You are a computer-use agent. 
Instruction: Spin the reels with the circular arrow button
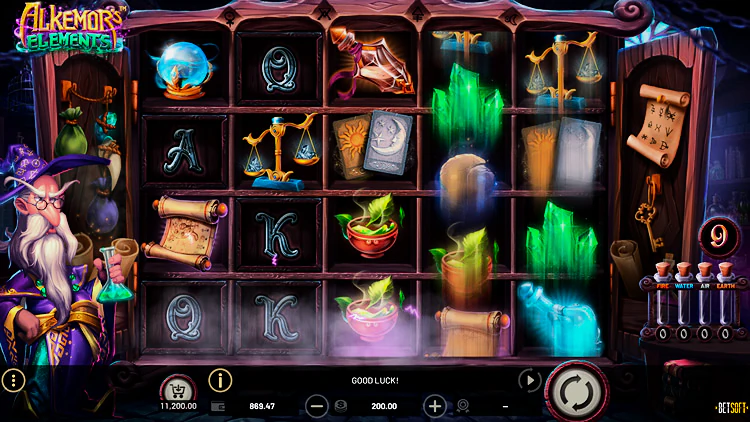576,388
